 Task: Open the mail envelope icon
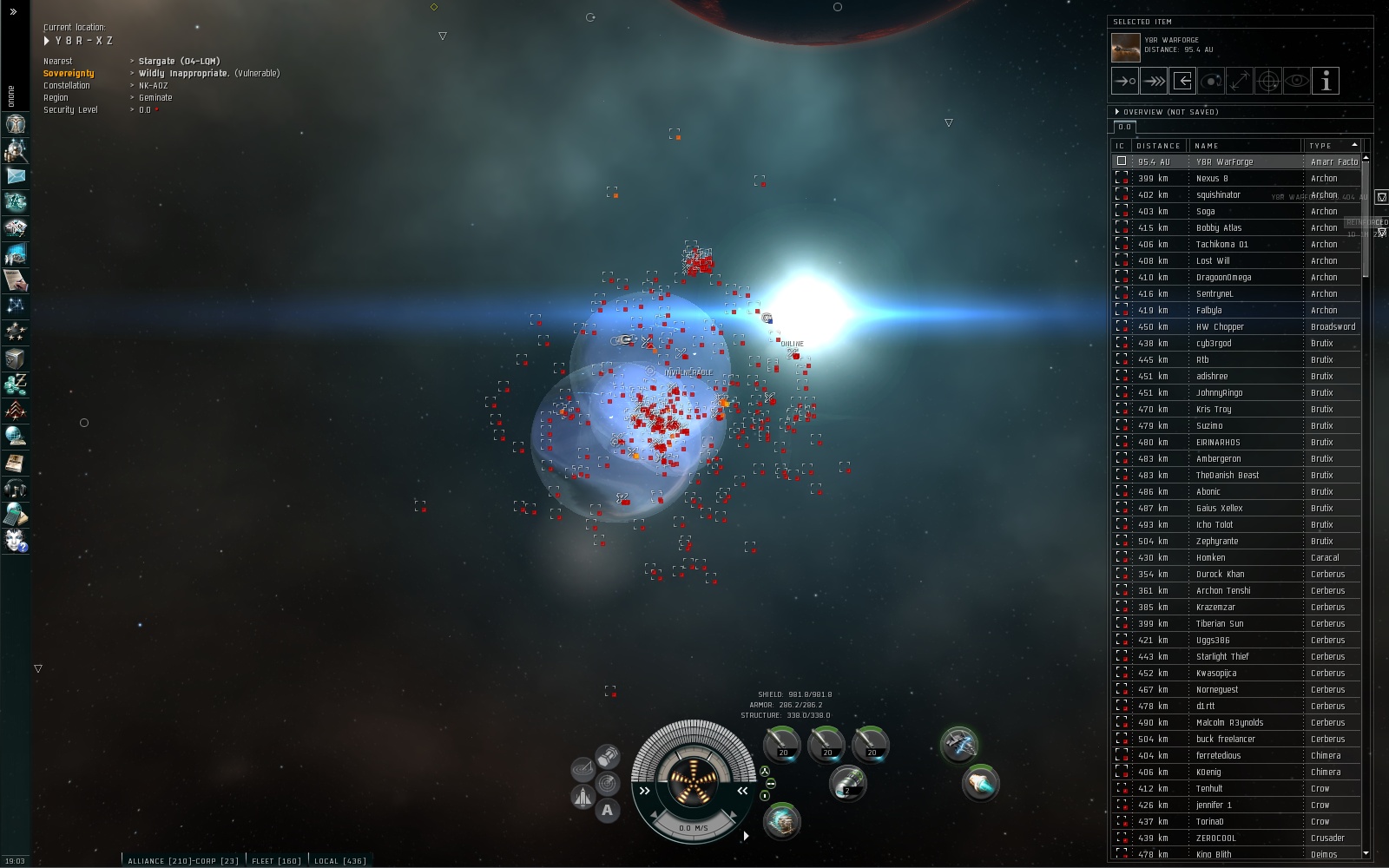16,176
